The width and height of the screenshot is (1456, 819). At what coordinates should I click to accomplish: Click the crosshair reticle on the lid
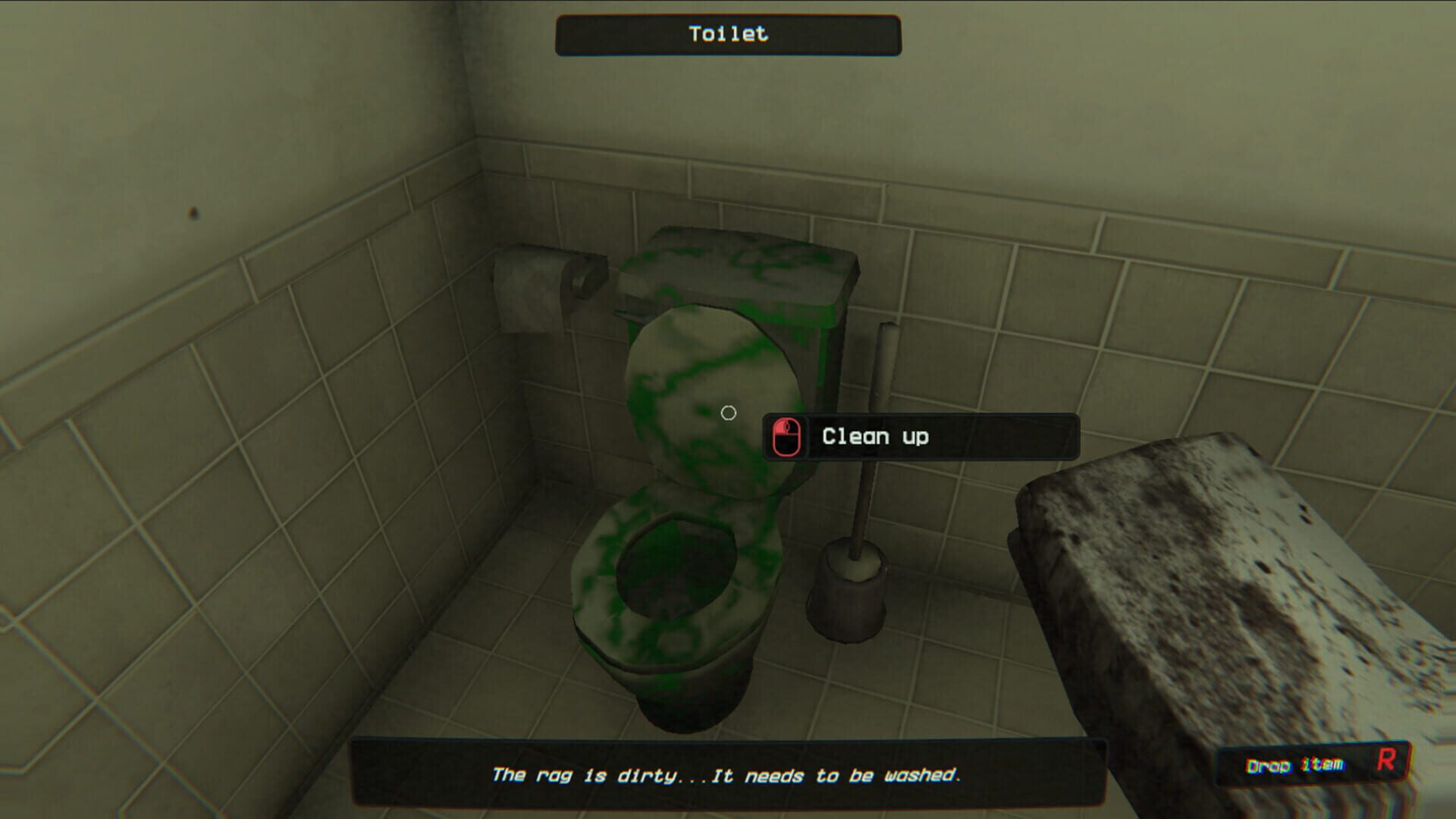(x=729, y=411)
